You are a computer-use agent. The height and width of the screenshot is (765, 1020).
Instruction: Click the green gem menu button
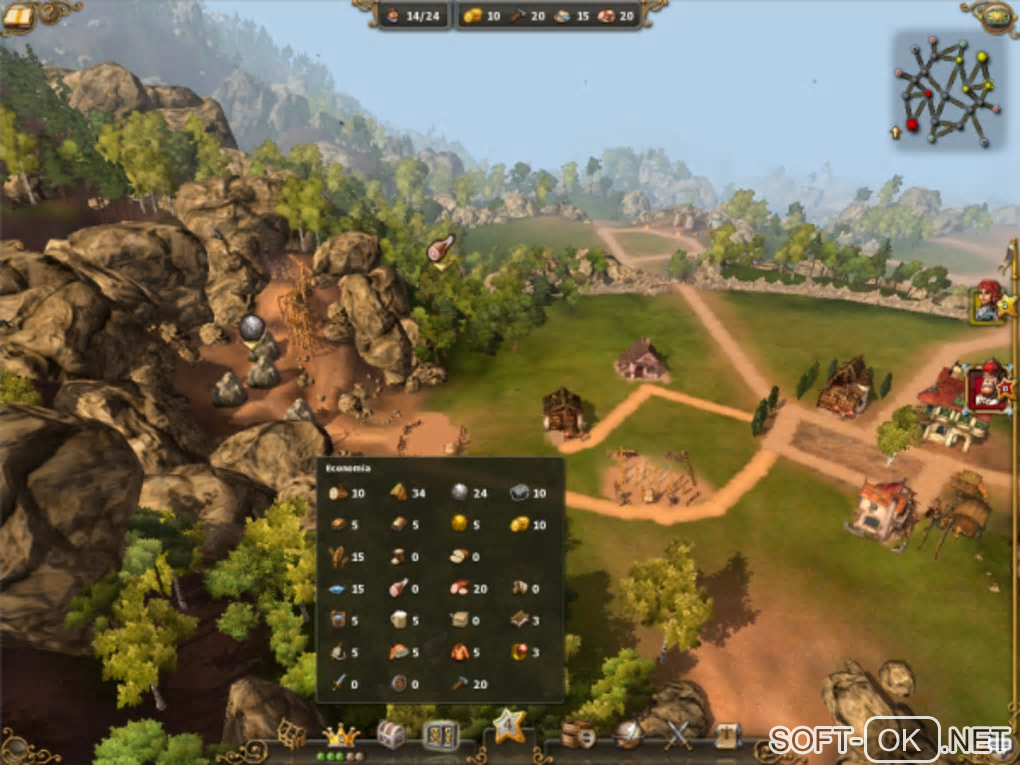998,15
